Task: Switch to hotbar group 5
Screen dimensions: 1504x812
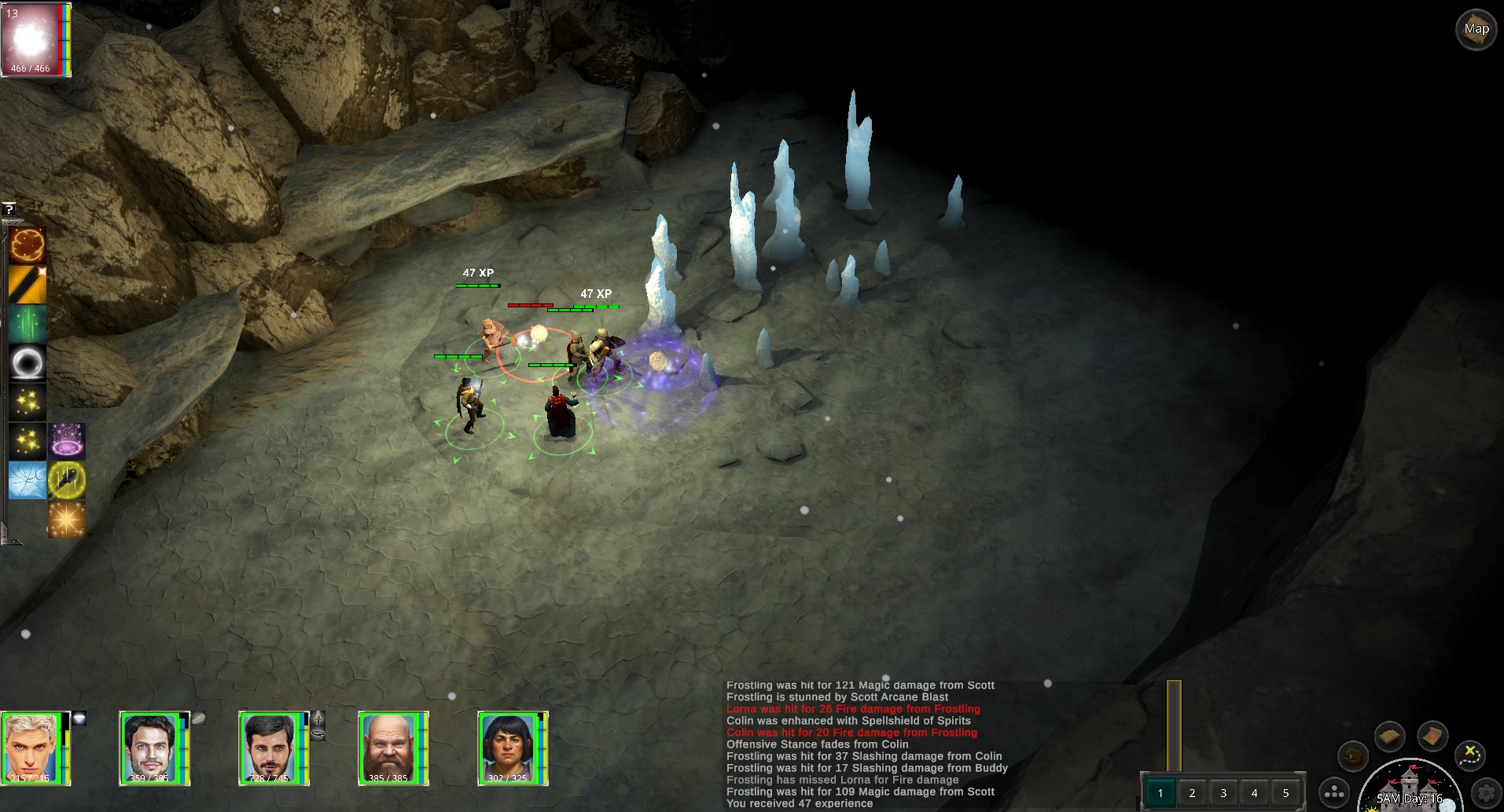Action: [x=1286, y=792]
